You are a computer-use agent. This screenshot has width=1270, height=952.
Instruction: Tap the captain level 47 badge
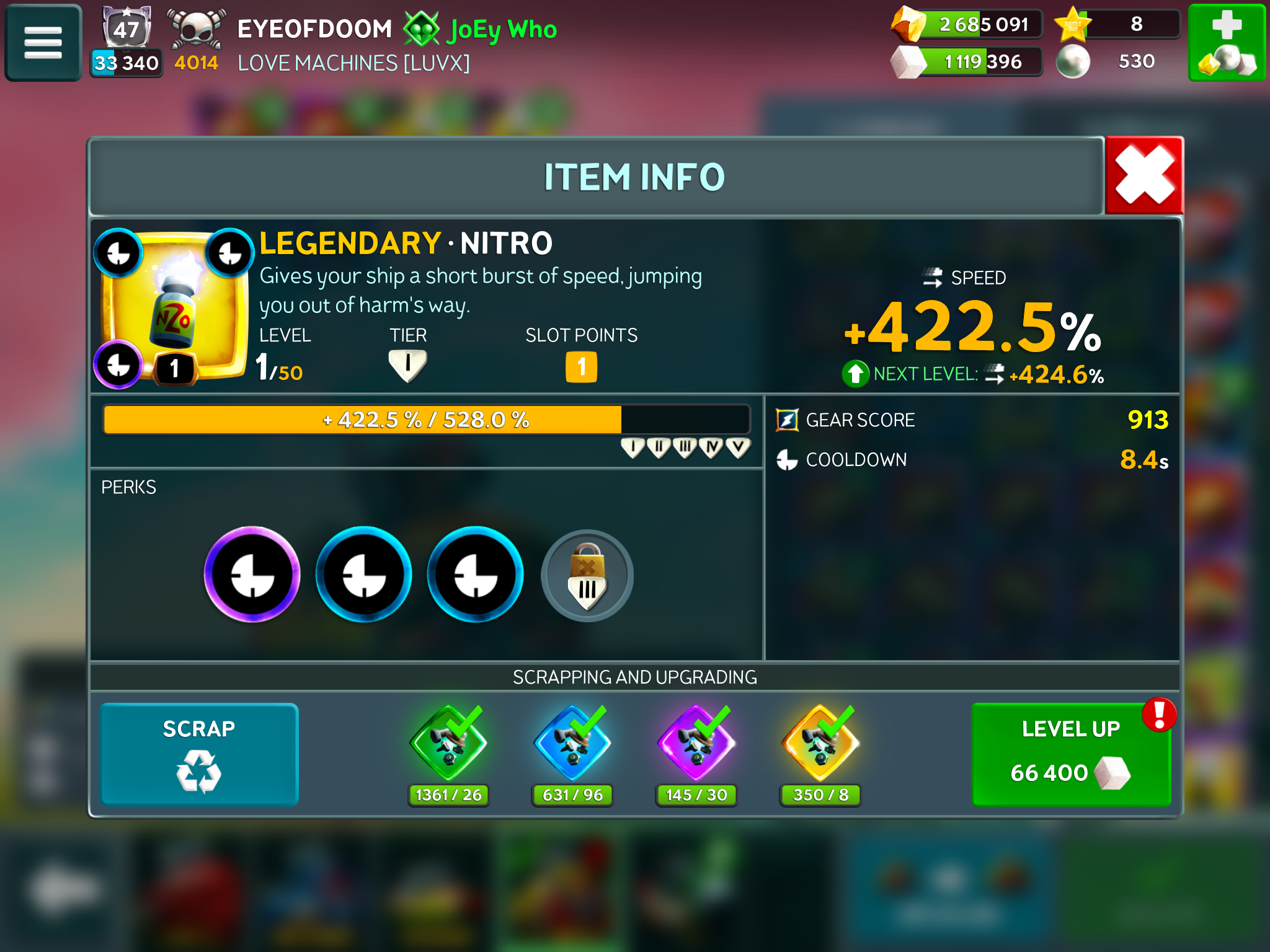click(127, 29)
